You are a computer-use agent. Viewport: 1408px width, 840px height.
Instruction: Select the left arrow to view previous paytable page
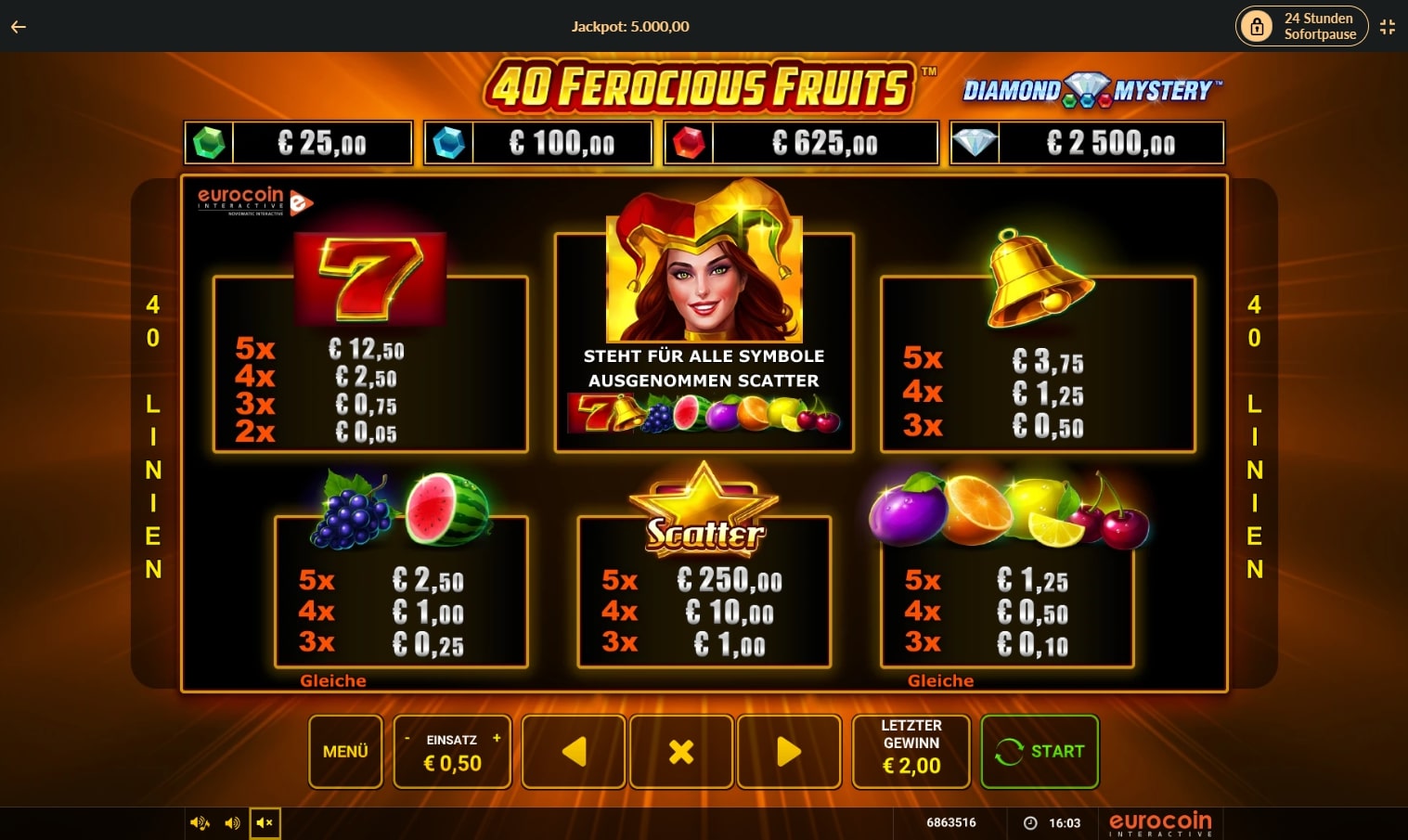pos(573,751)
